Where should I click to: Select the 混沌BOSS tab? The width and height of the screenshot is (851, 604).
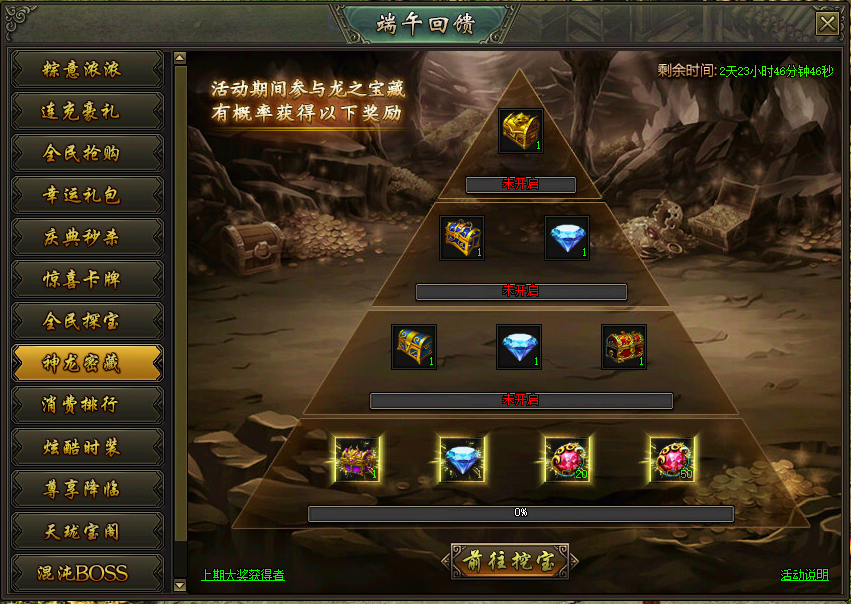click(87, 573)
